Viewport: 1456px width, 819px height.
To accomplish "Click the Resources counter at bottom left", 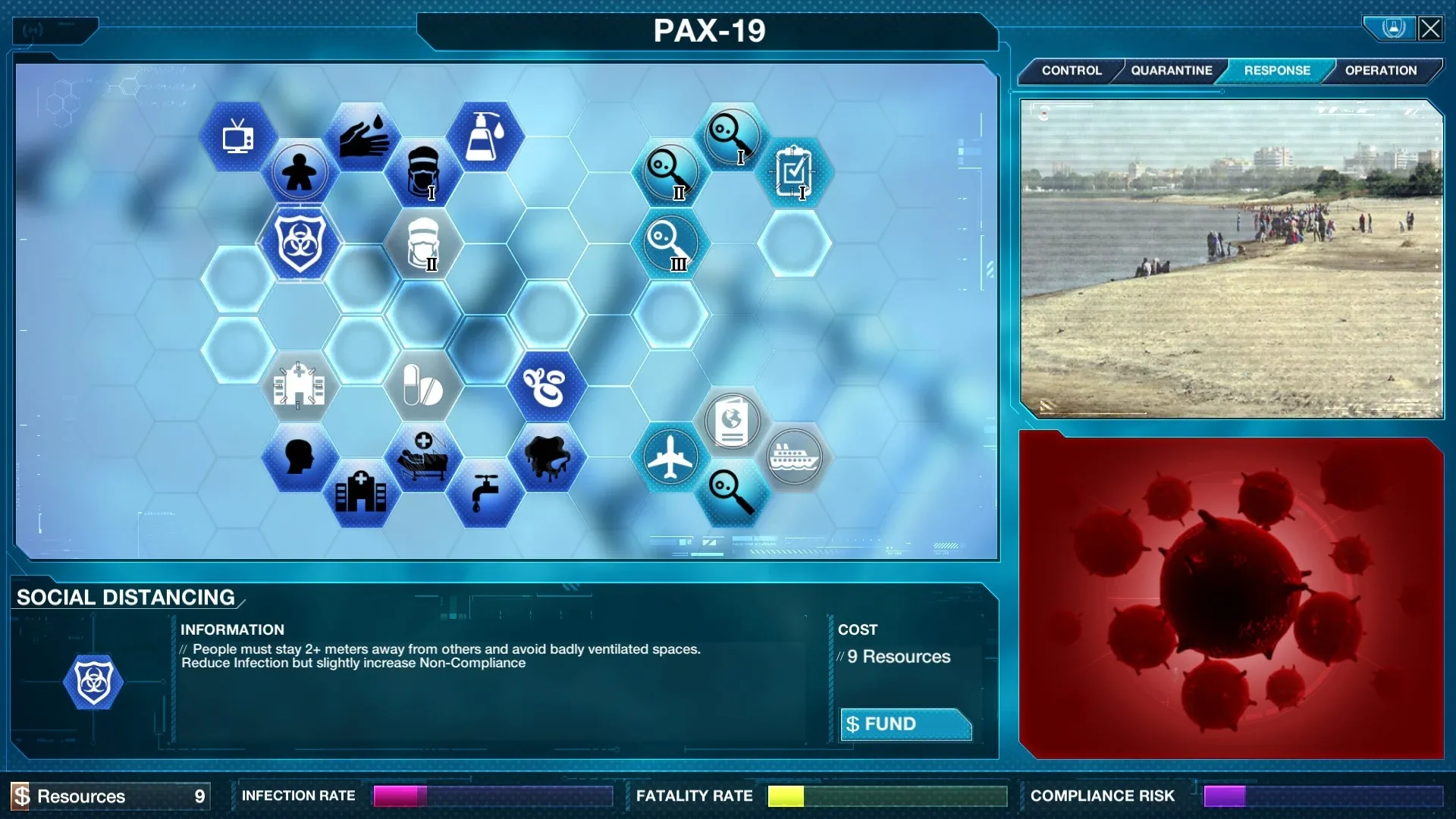I will pos(106,796).
